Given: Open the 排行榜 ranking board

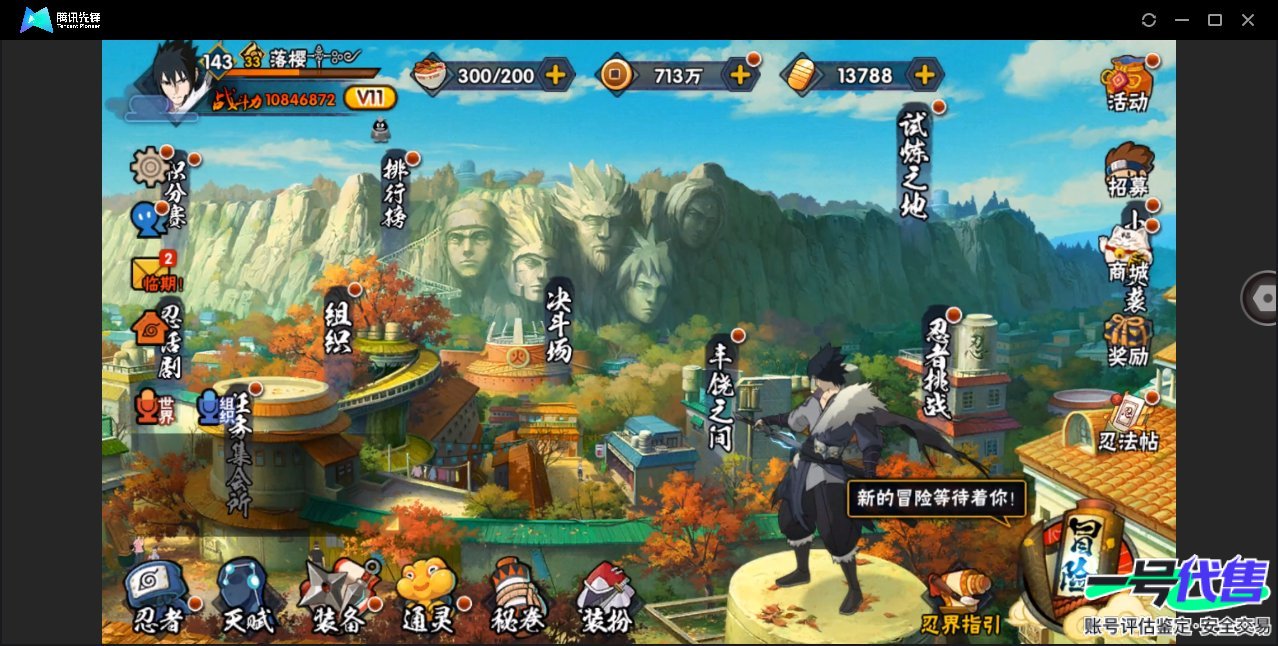Looking at the screenshot, I should [395, 190].
